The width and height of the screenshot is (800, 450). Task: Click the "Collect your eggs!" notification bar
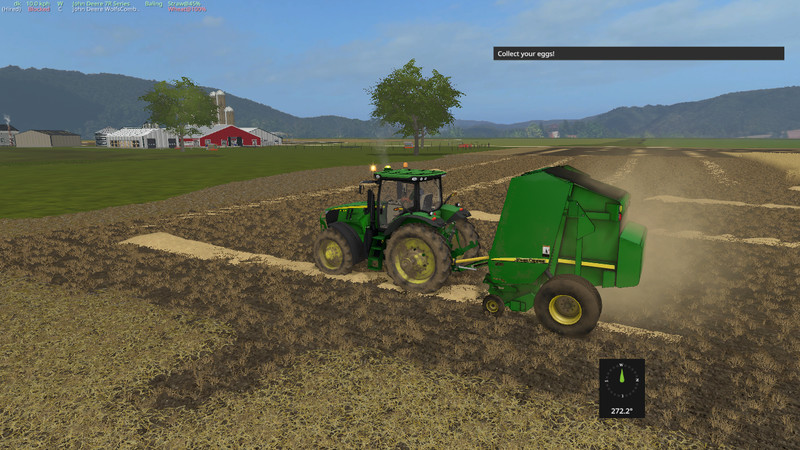pos(638,53)
